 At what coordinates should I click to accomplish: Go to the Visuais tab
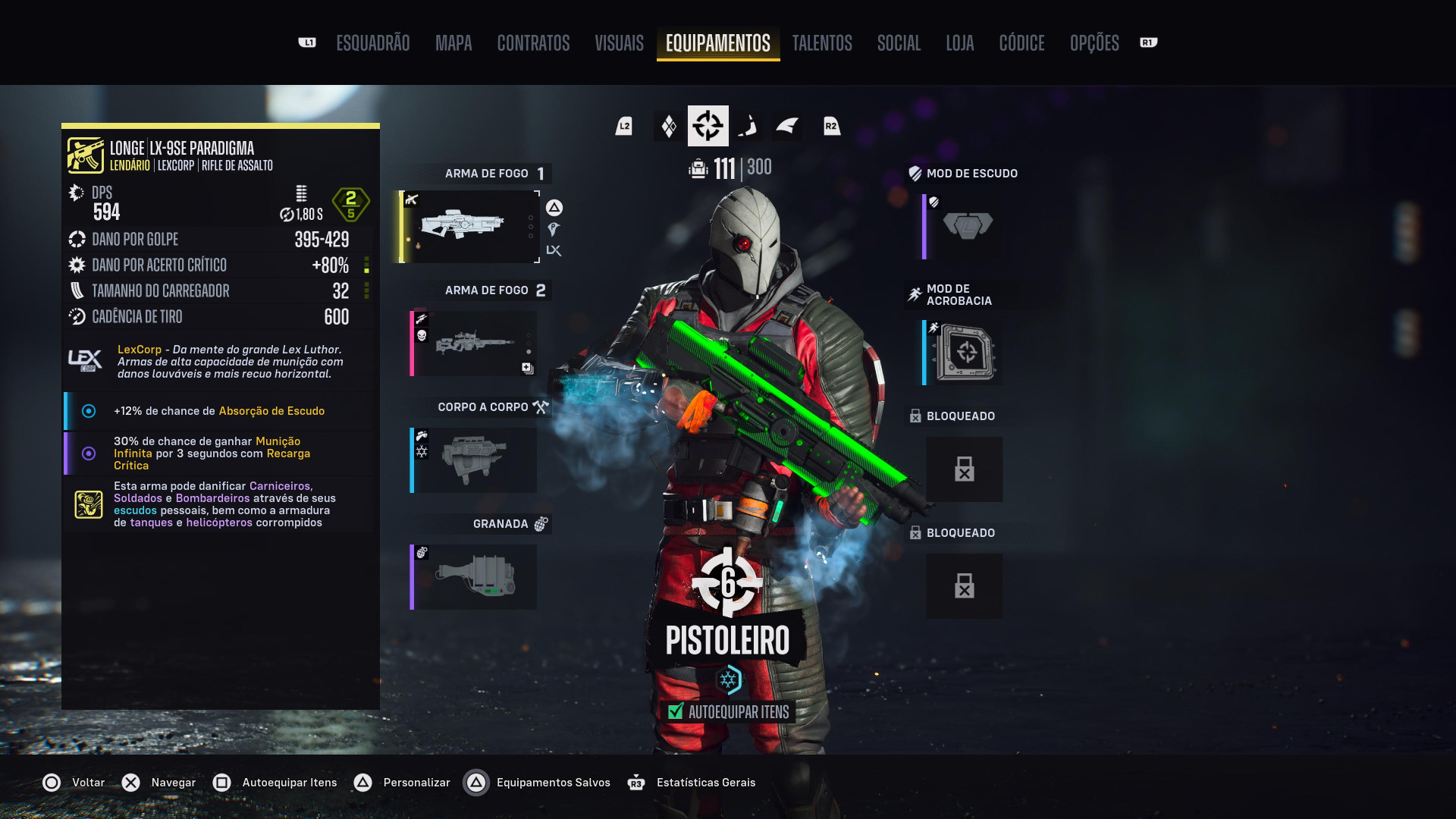tap(619, 43)
